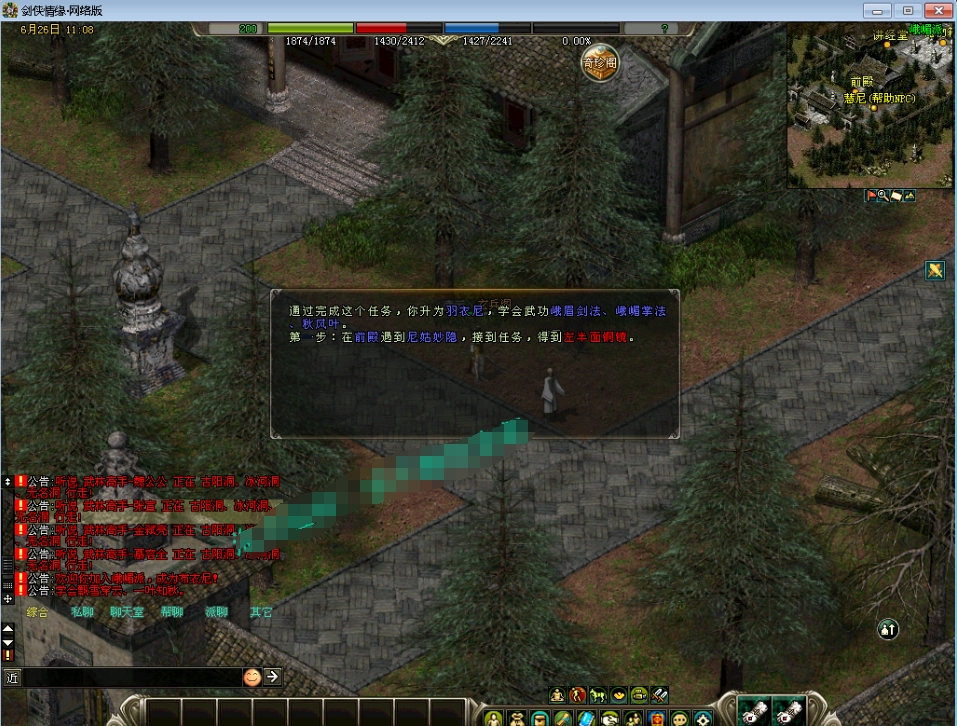Open the smiley emoticon picker
The width and height of the screenshot is (957, 726).
pyautogui.click(x=252, y=677)
